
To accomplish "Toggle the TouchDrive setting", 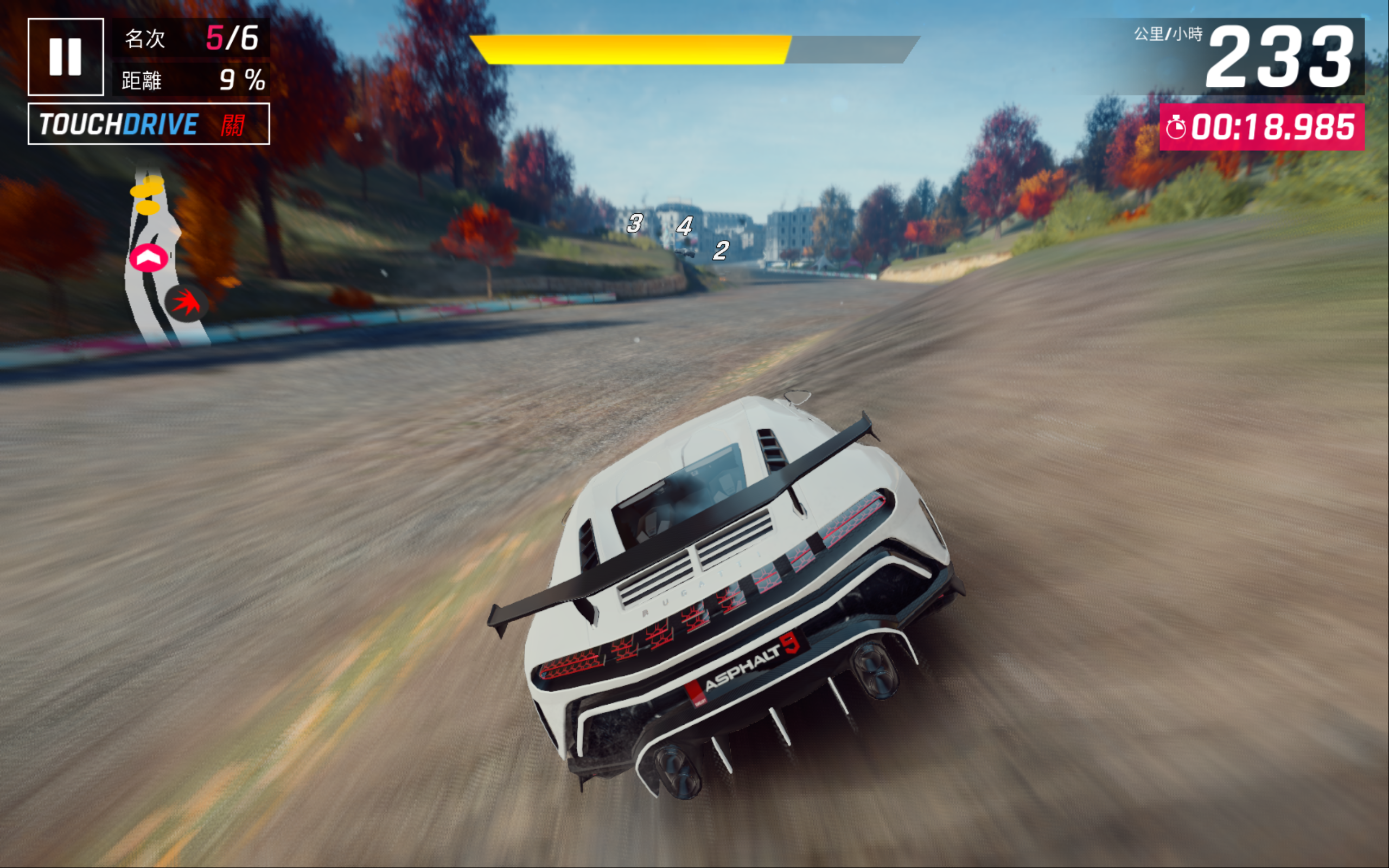I will click(149, 124).
